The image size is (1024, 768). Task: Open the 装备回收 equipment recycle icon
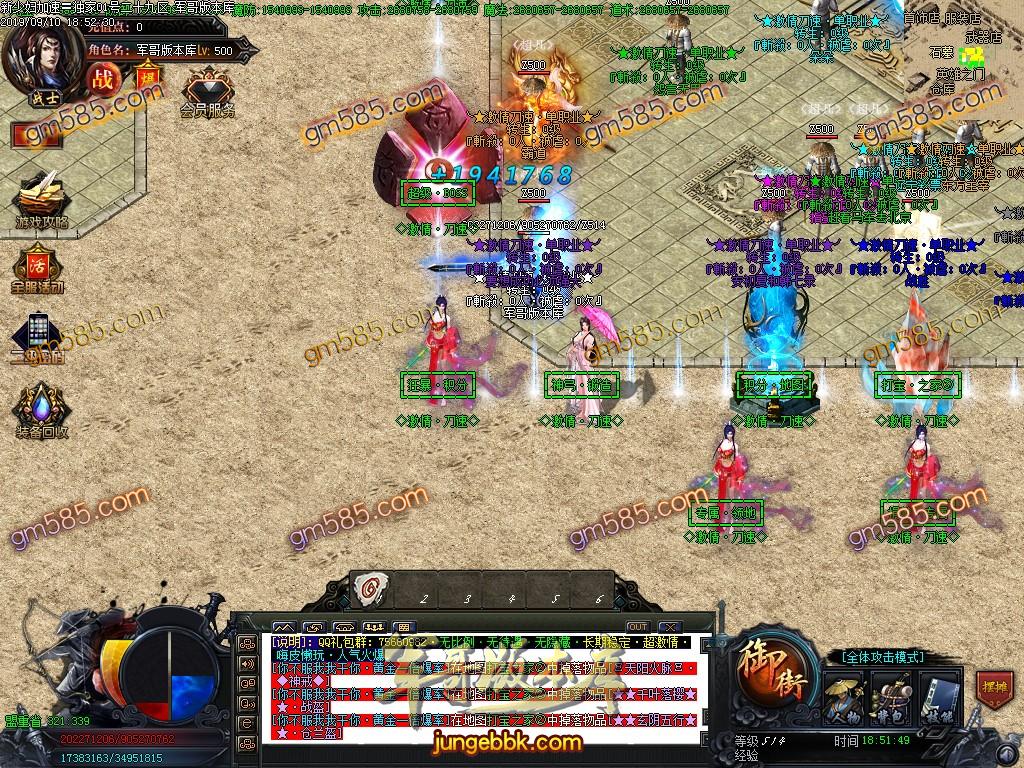pos(41,410)
